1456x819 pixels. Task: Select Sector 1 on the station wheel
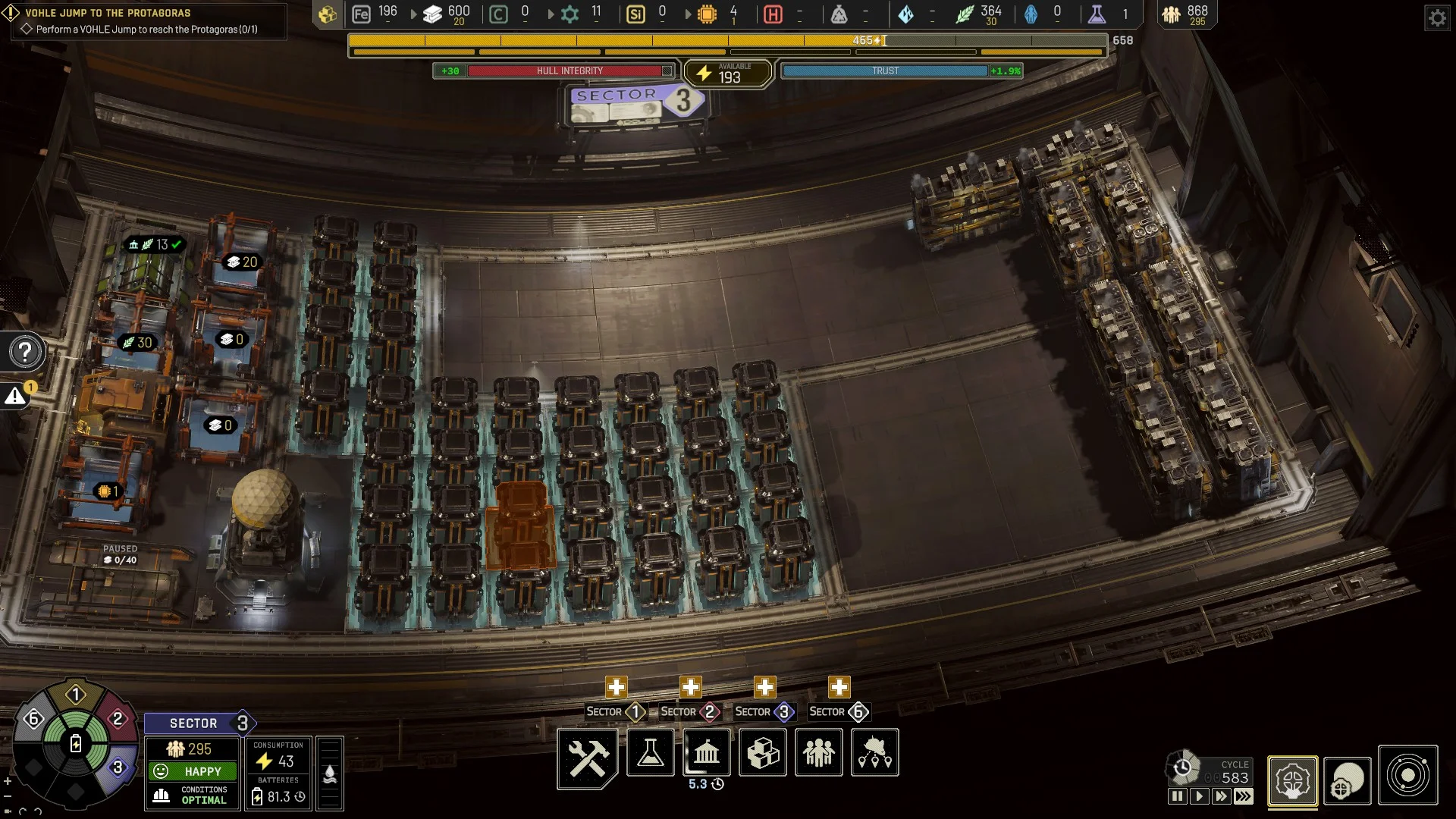click(x=75, y=695)
